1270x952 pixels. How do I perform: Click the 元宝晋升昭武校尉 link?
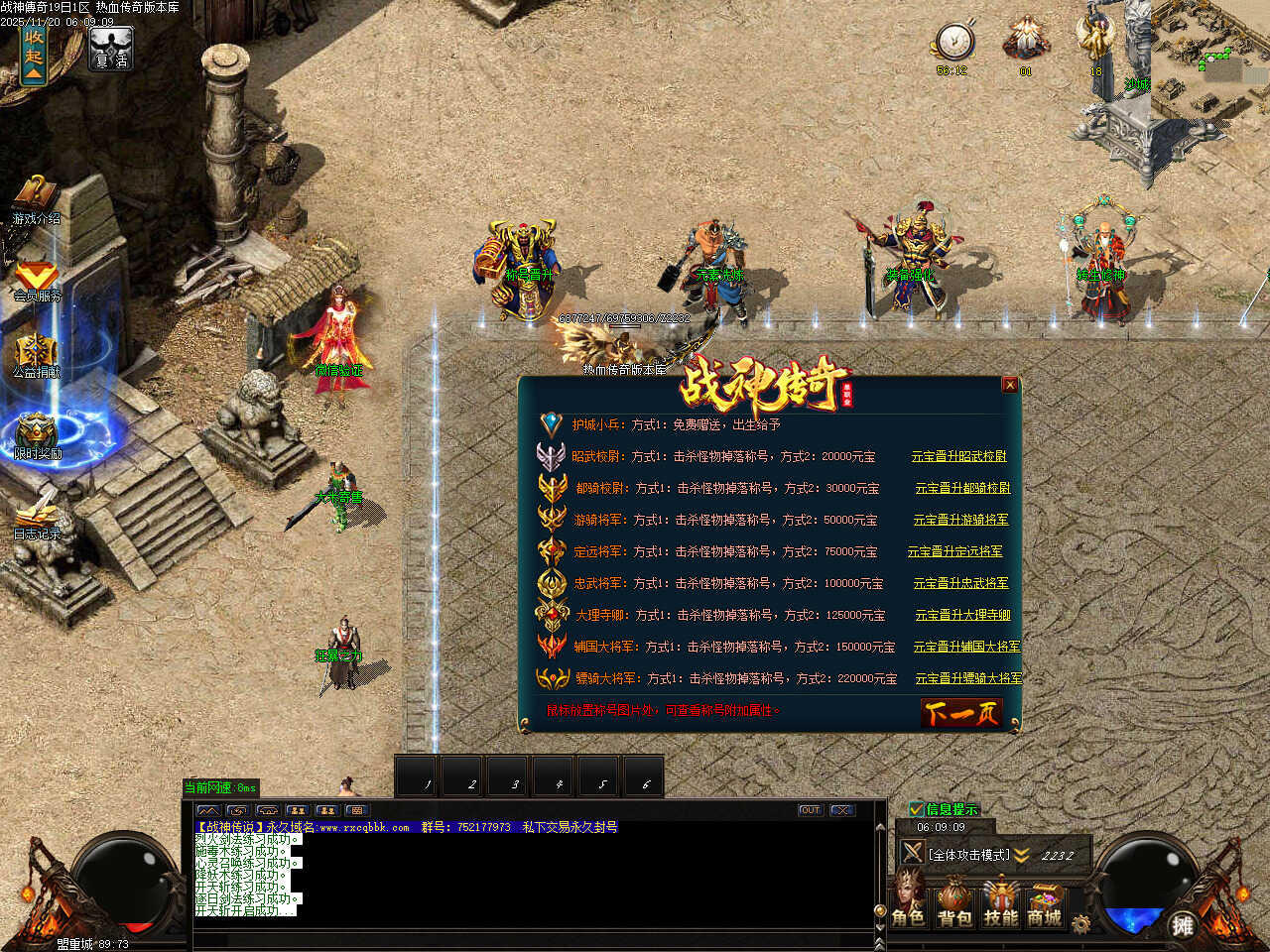(958, 456)
